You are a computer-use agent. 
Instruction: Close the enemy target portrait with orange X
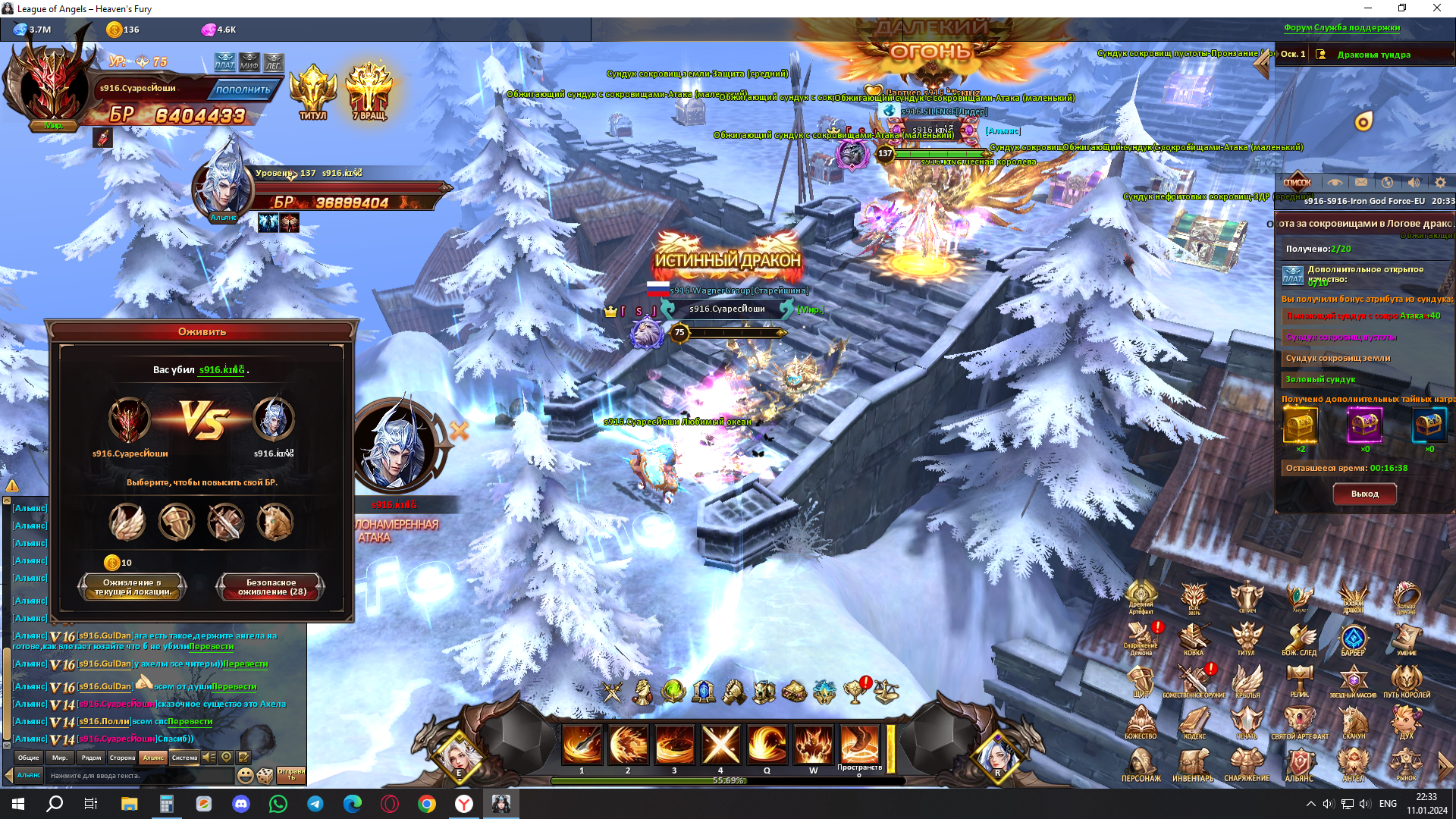(x=459, y=431)
